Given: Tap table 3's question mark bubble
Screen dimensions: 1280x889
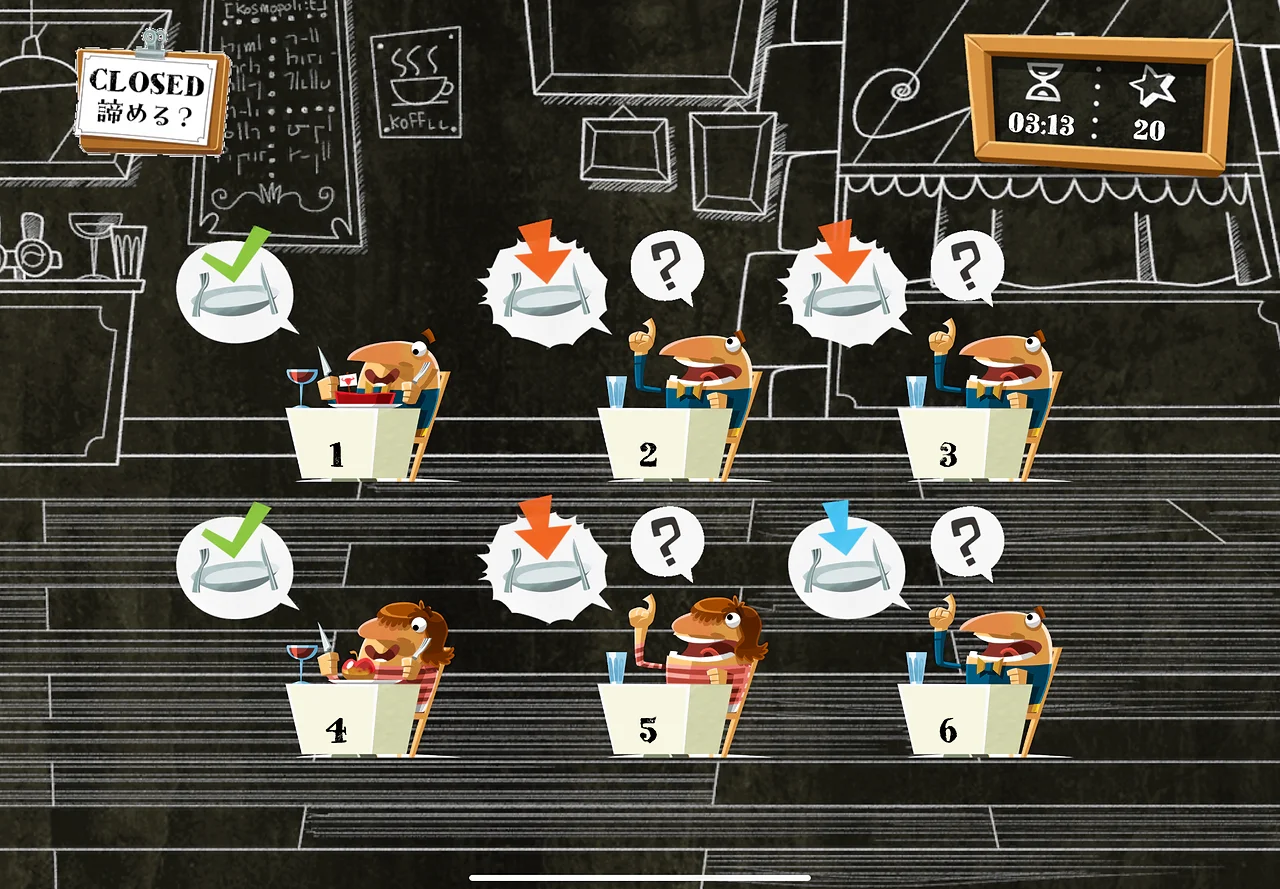Looking at the screenshot, I should tap(967, 267).
